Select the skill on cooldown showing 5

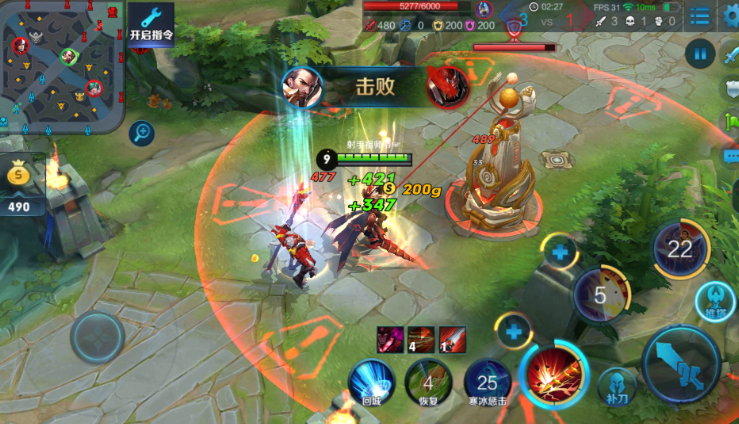[x=601, y=294]
